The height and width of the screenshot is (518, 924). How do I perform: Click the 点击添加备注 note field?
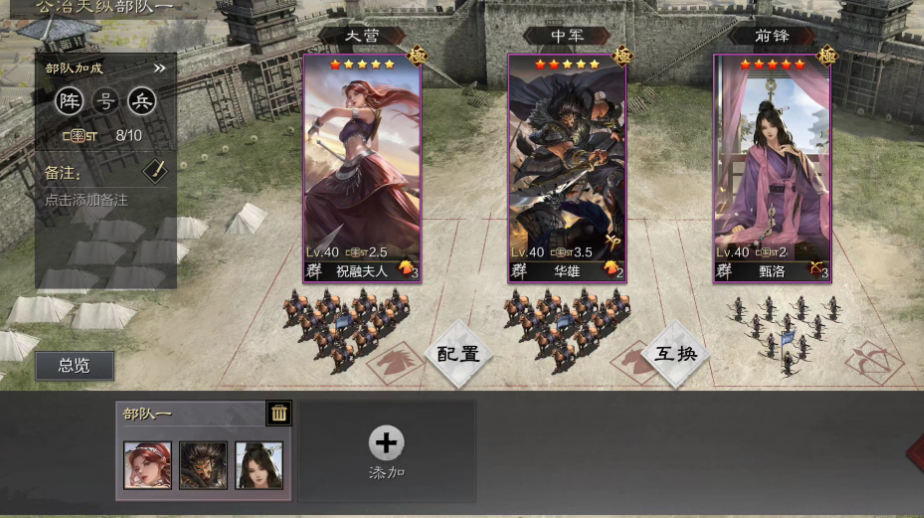87,200
